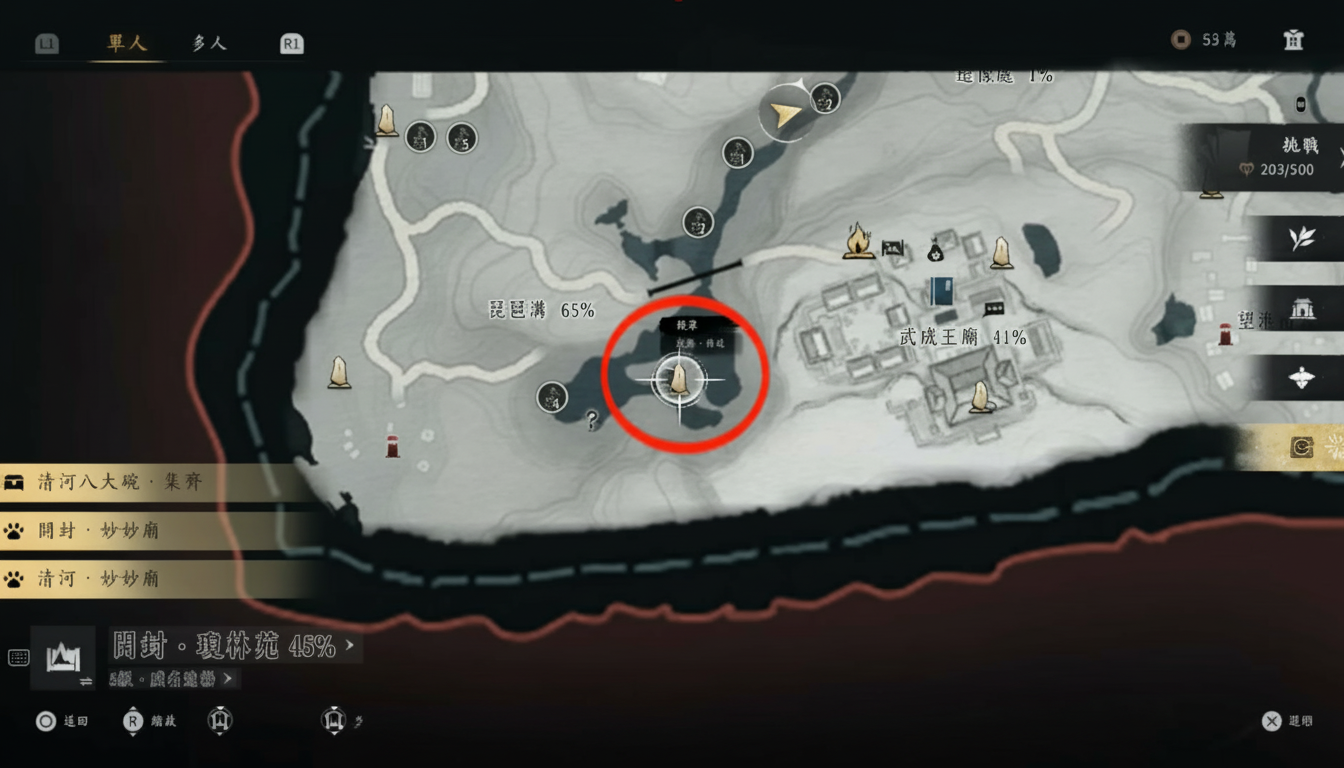1344x768 pixels.
Task: Select the tea leaf icon in right sidebar
Action: pos(1301,238)
